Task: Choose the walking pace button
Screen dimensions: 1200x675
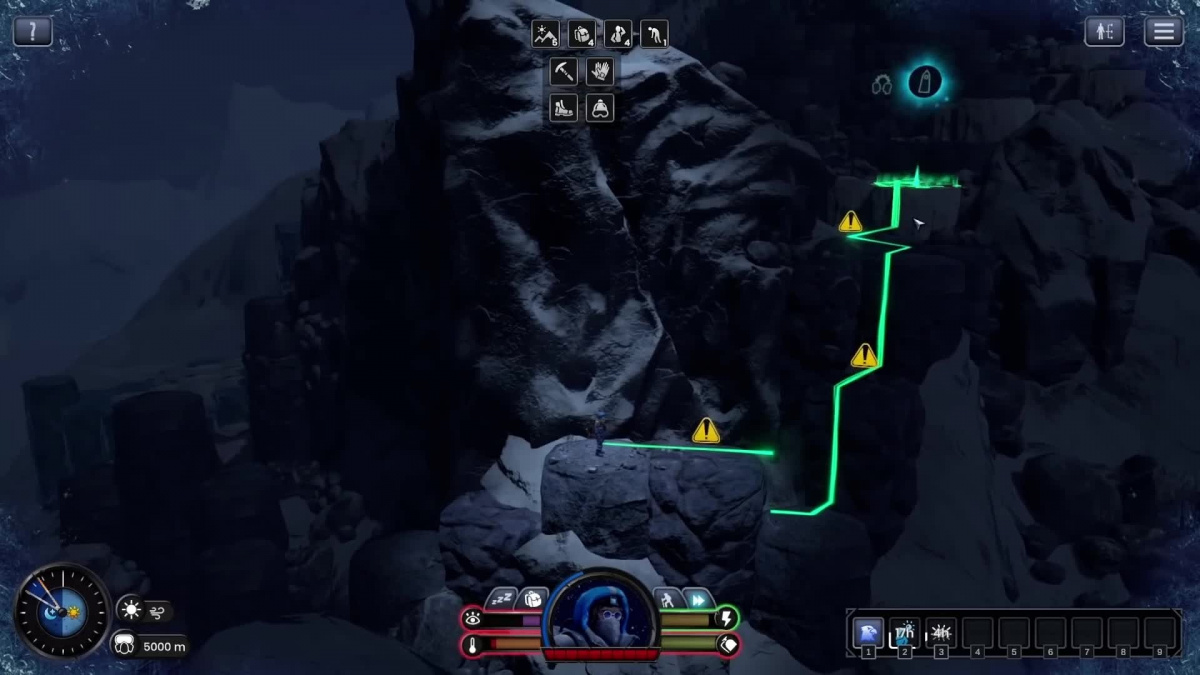Action: click(x=667, y=598)
